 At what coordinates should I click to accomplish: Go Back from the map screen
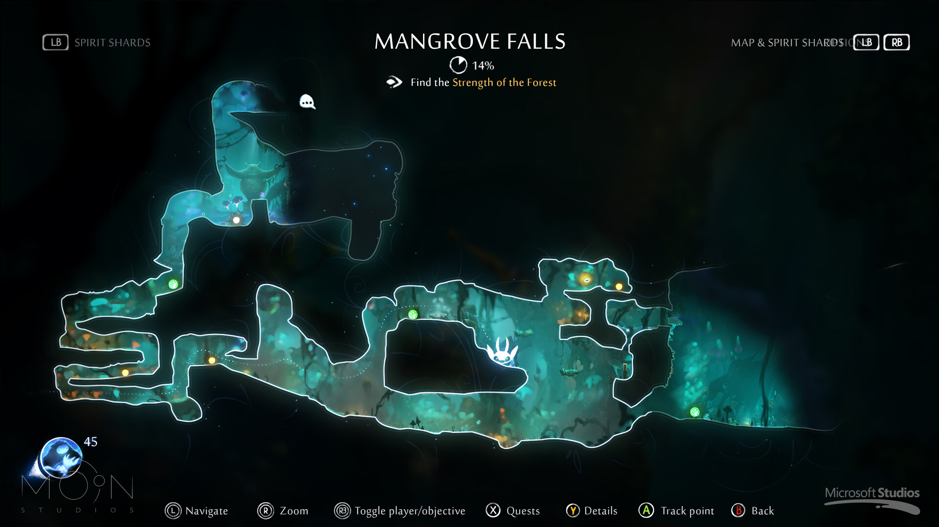click(752, 511)
